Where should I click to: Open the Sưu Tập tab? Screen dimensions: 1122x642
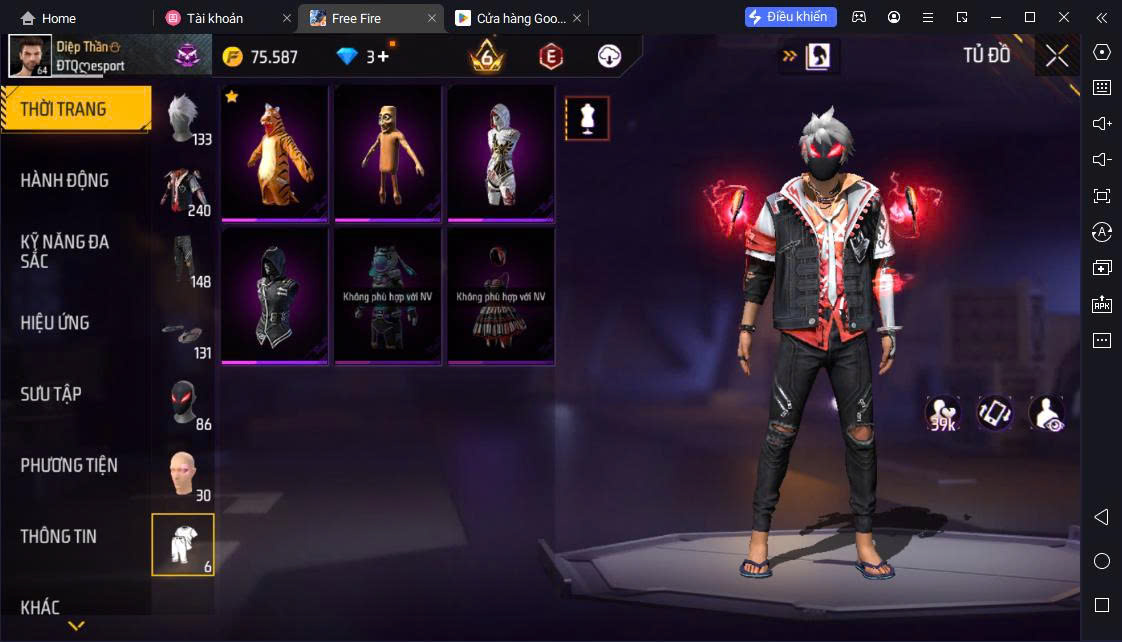[x=51, y=394]
